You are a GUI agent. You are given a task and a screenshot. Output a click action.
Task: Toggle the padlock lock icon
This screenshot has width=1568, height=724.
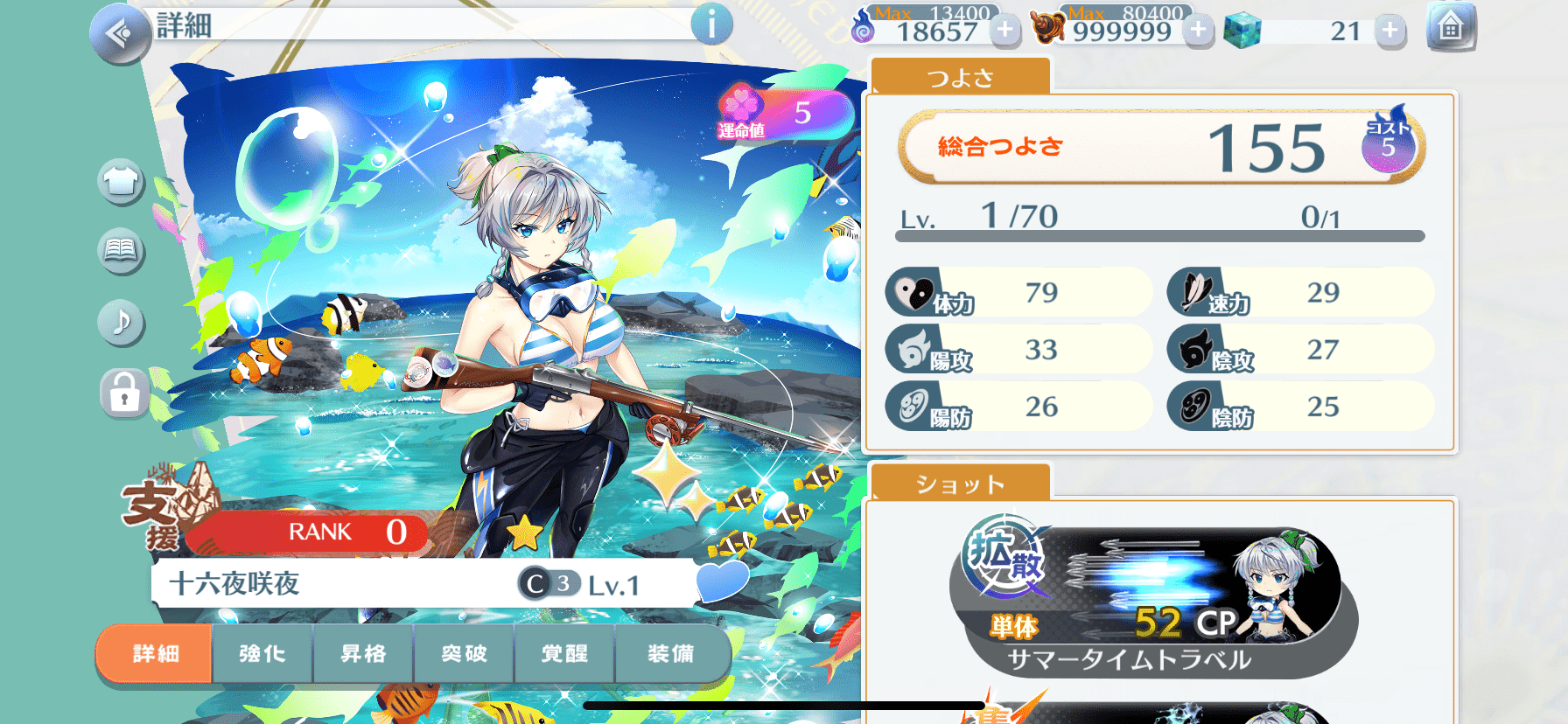pos(123,393)
